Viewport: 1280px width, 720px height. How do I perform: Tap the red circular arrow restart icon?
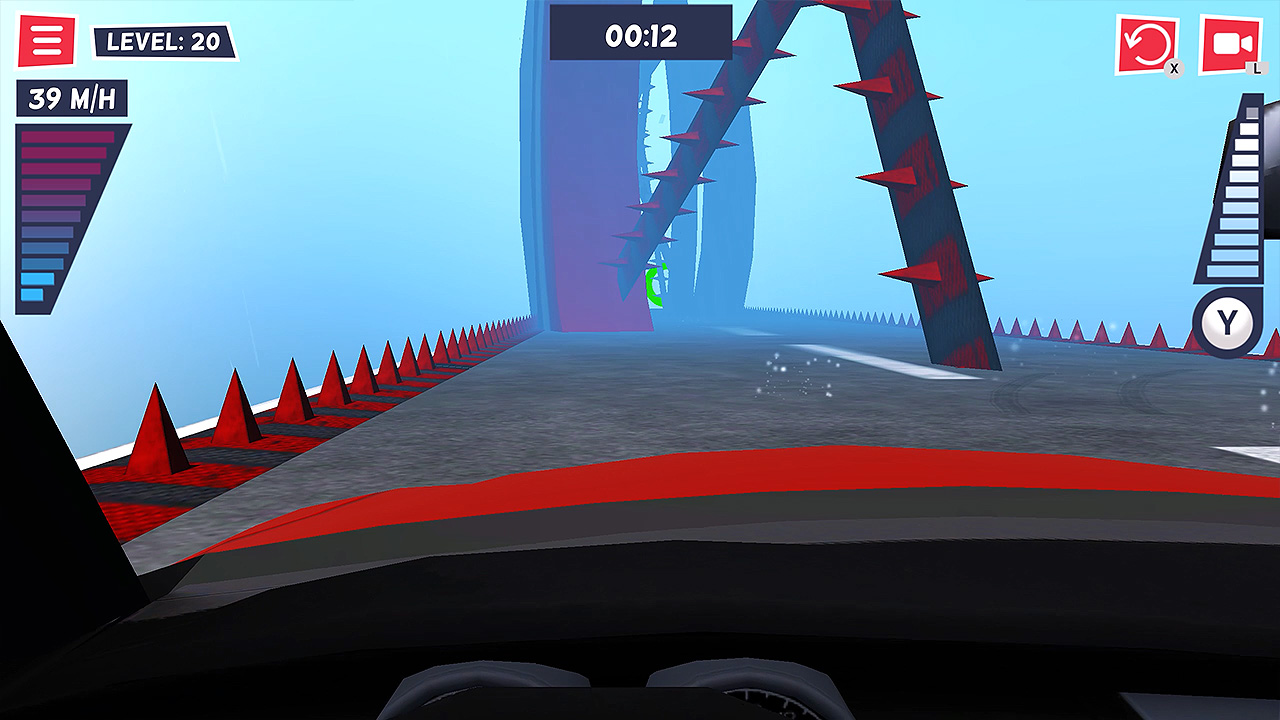coord(1148,41)
